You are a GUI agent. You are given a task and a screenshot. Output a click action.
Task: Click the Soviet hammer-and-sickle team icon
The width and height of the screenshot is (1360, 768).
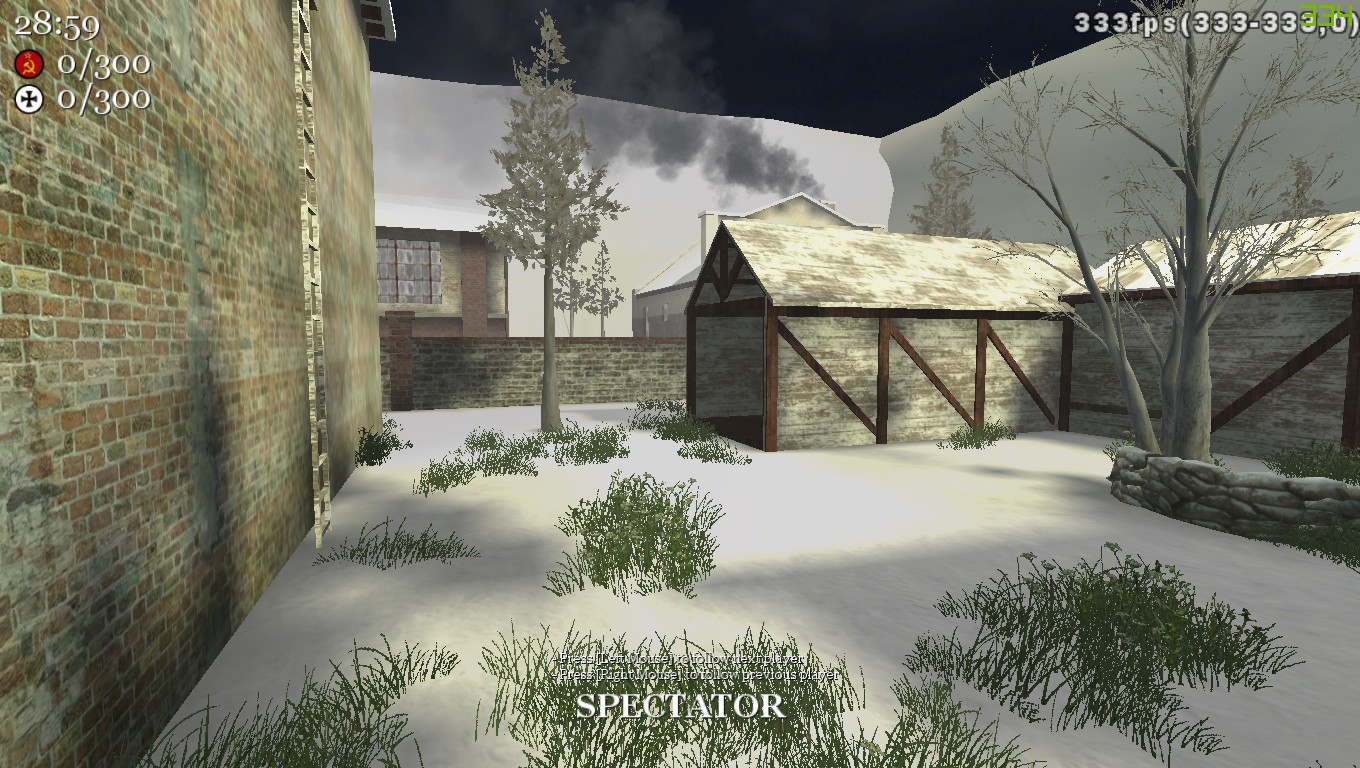pos(30,63)
